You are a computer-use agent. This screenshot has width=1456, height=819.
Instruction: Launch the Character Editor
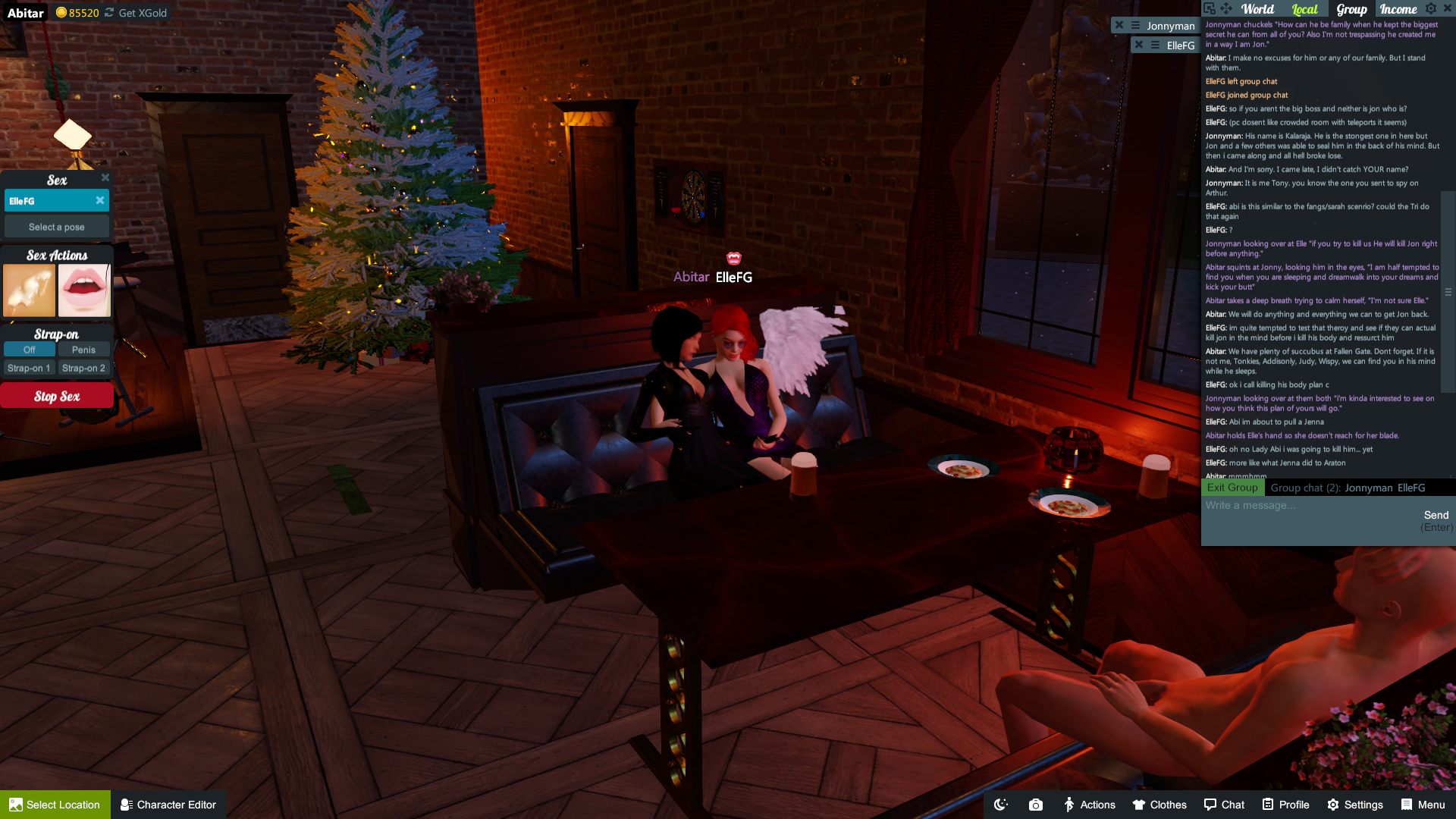click(168, 805)
